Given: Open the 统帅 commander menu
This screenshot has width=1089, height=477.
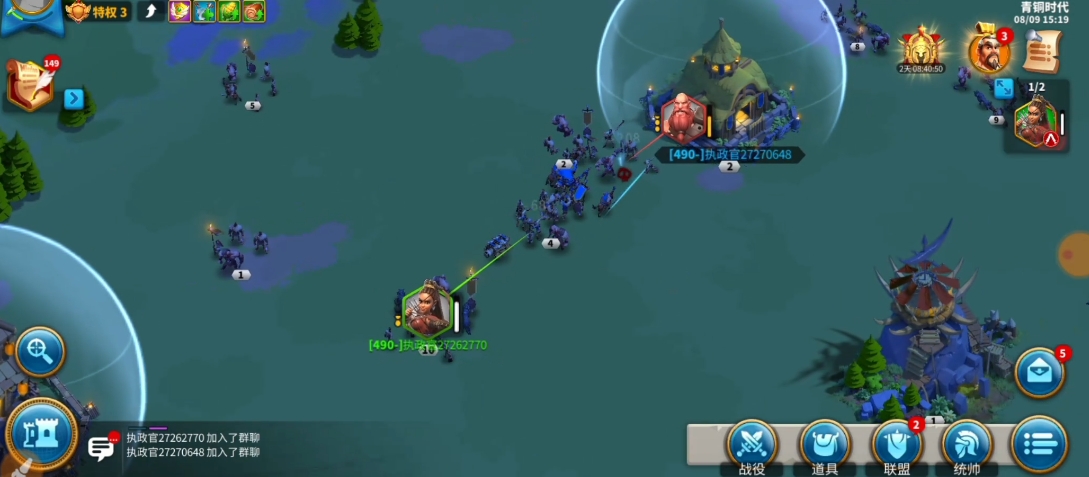Looking at the screenshot, I should 967,443.
